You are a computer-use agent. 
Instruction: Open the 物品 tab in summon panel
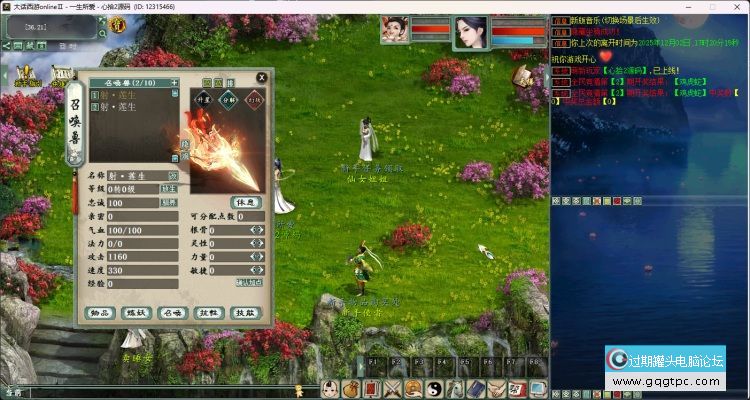coord(99,312)
